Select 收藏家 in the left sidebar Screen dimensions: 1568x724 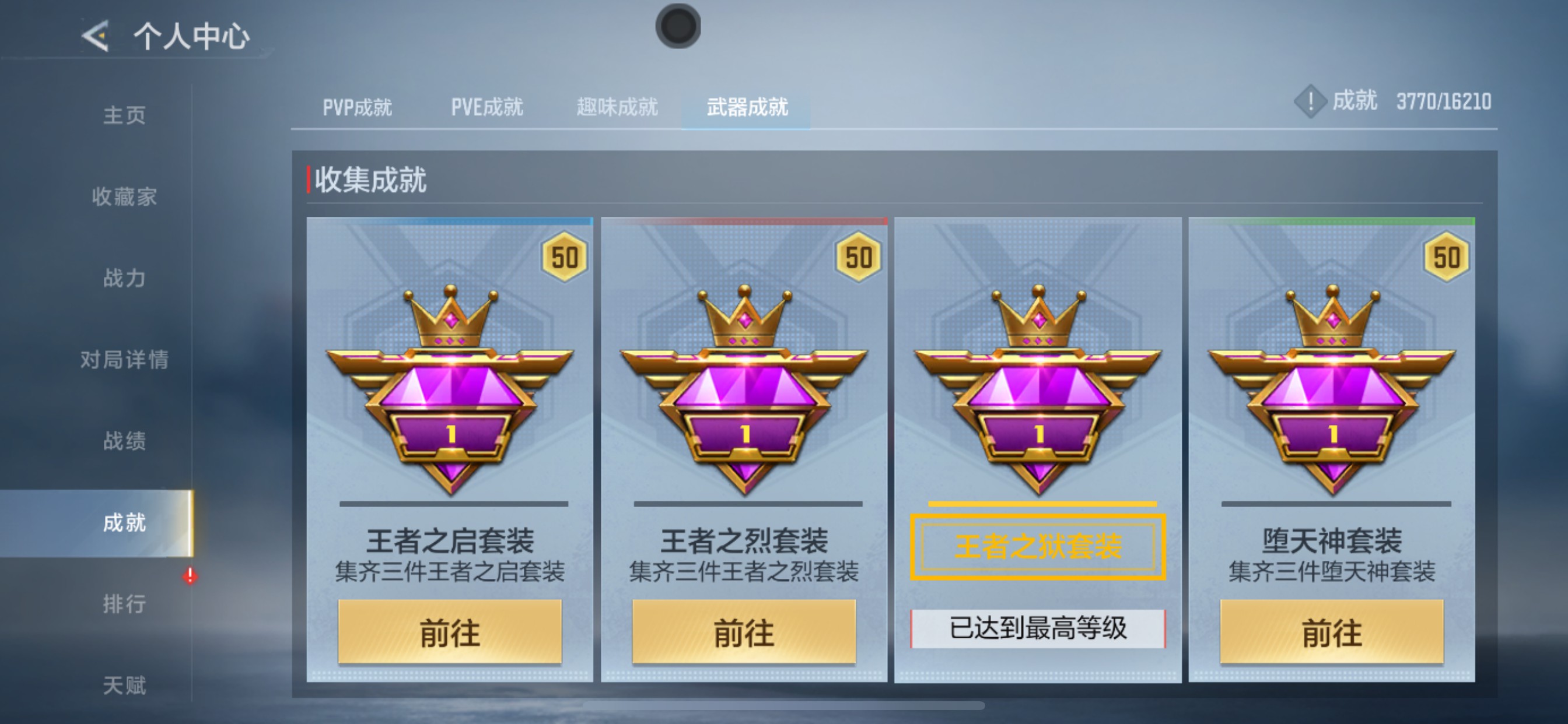127,197
